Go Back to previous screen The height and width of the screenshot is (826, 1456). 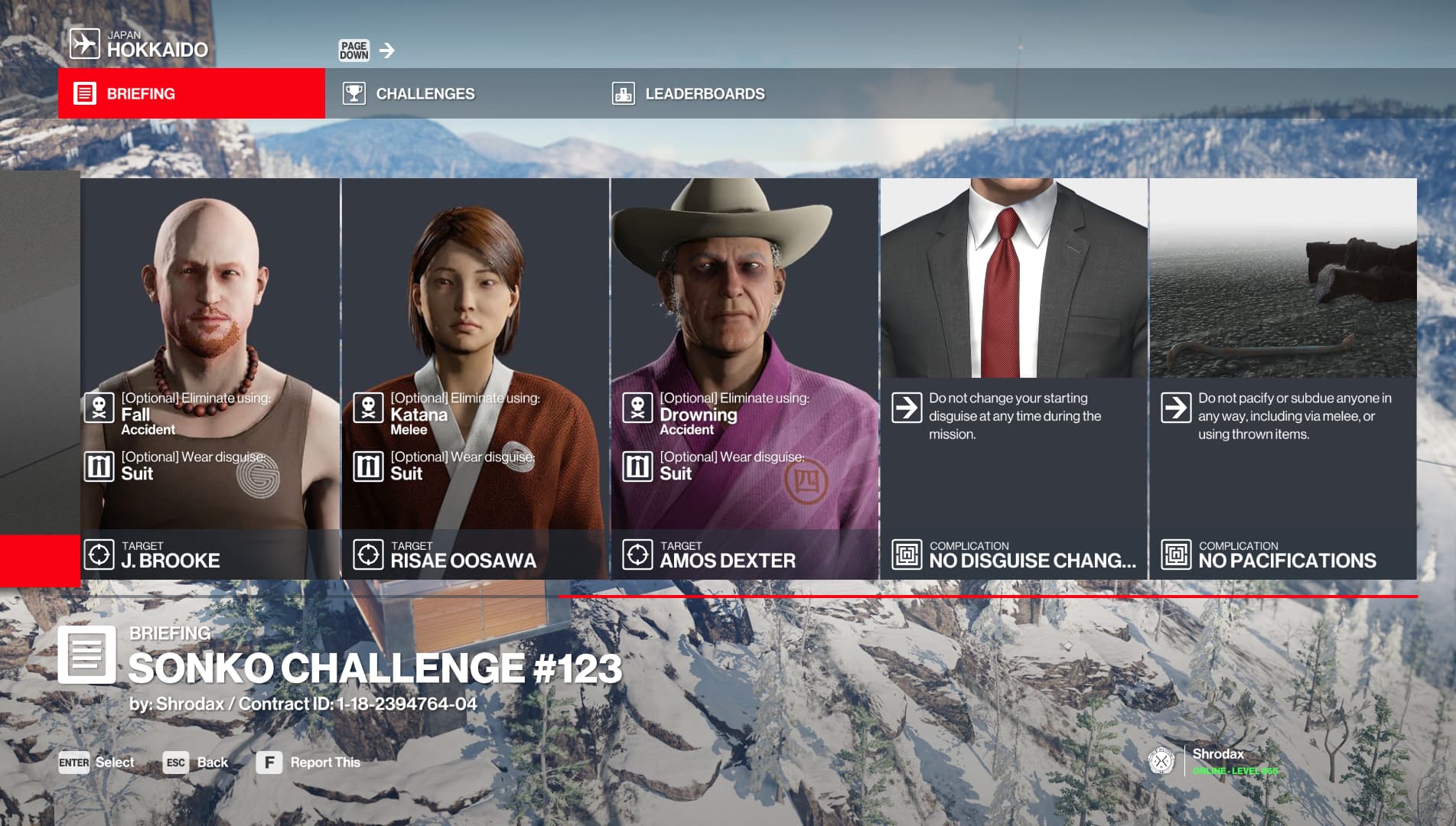pos(197,763)
